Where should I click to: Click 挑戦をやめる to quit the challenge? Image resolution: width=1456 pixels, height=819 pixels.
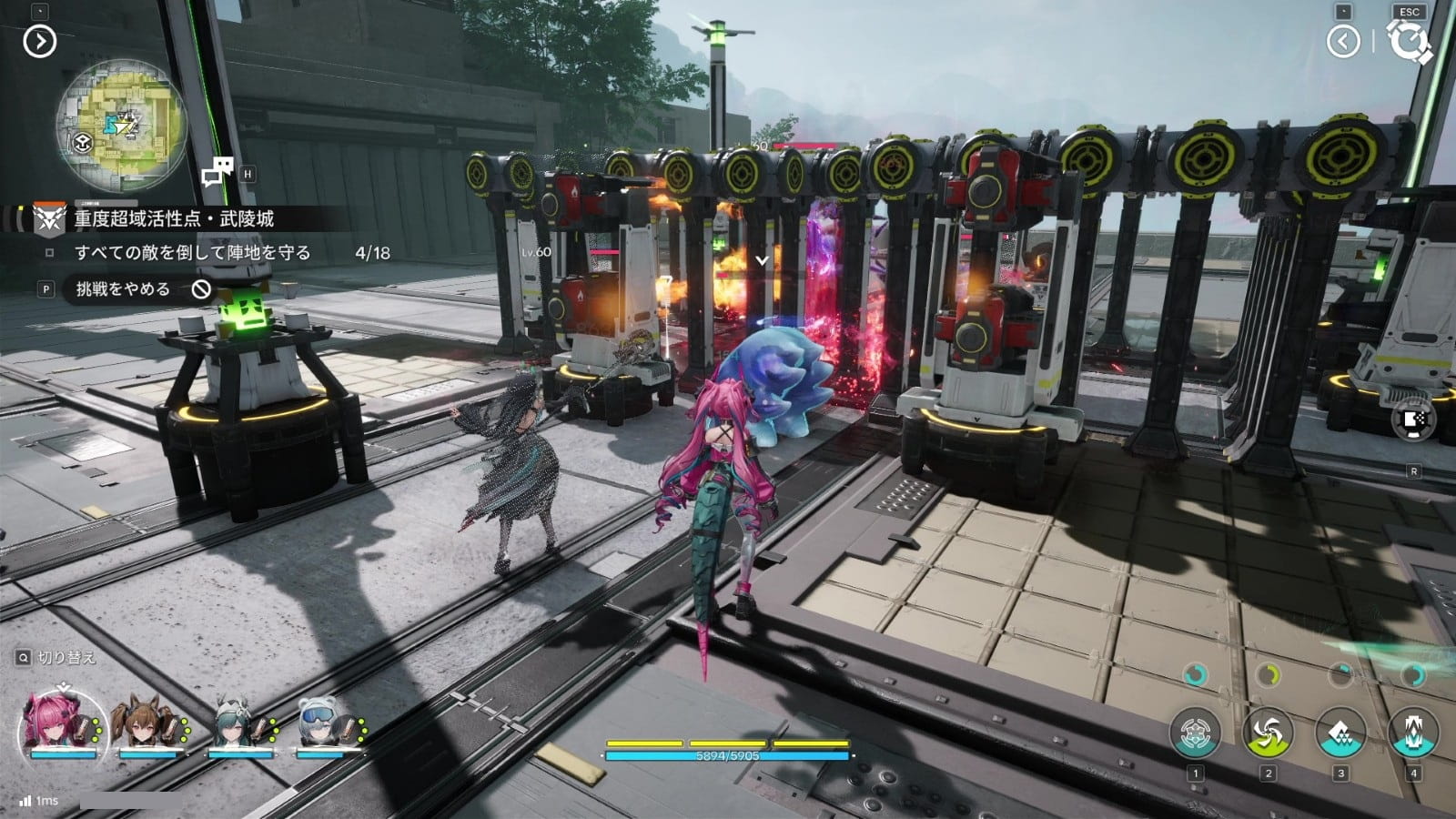click(x=124, y=289)
